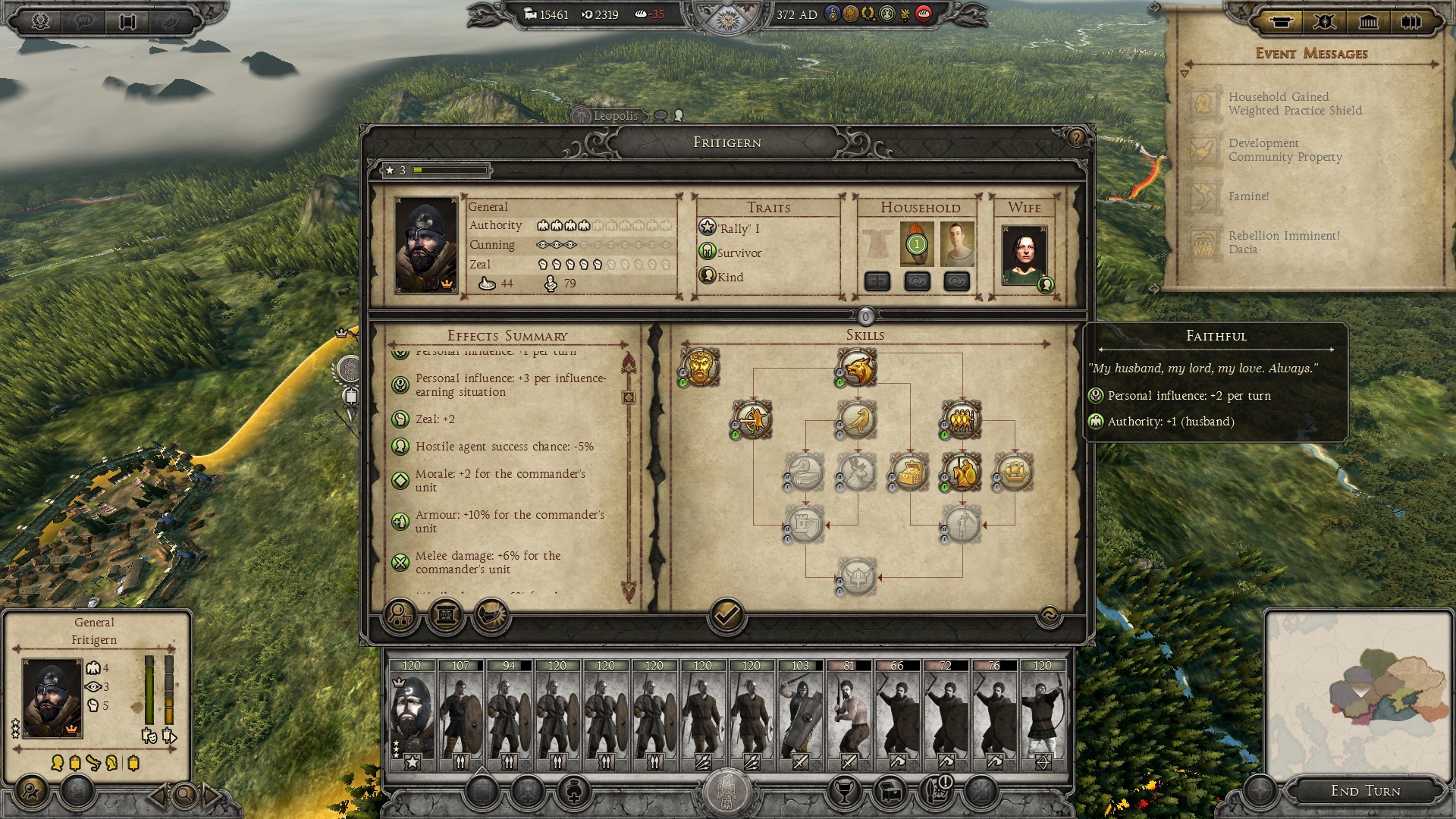The width and height of the screenshot is (1456, 819).
Task: Choose the treasure chest skill node
Action: (909, 472)
